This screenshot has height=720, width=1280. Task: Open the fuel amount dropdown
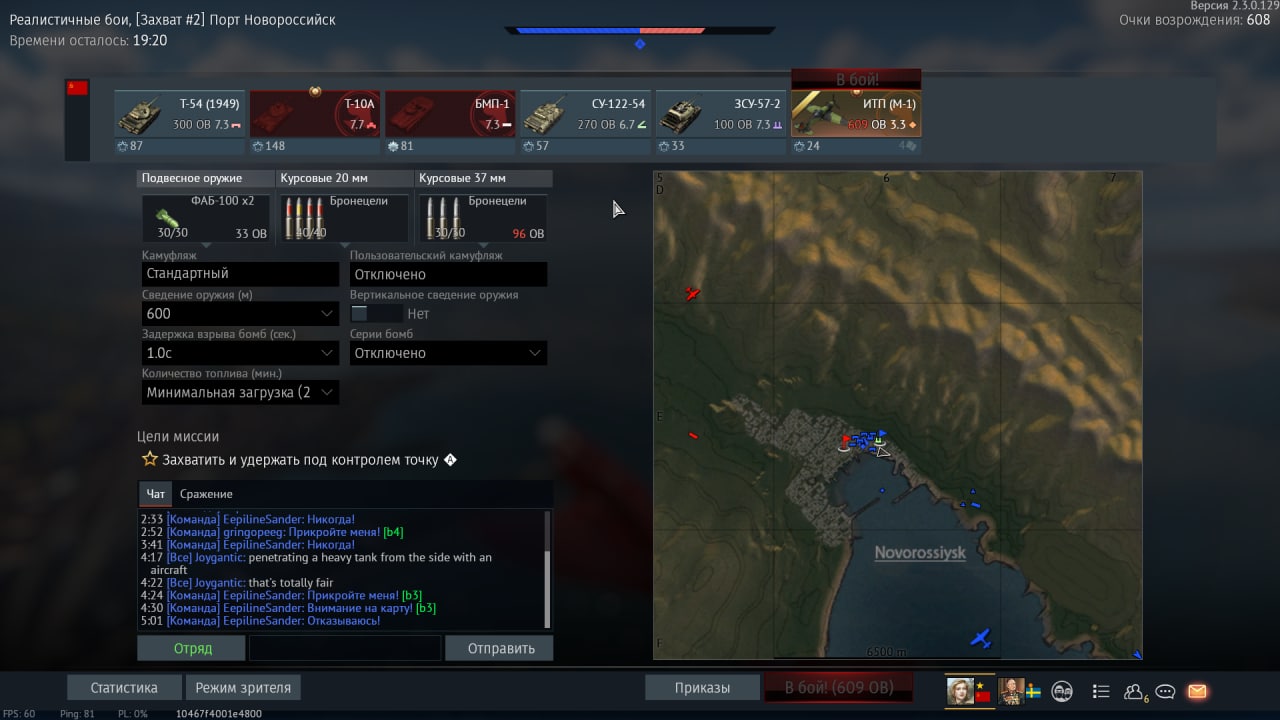(x=240, y=392)
